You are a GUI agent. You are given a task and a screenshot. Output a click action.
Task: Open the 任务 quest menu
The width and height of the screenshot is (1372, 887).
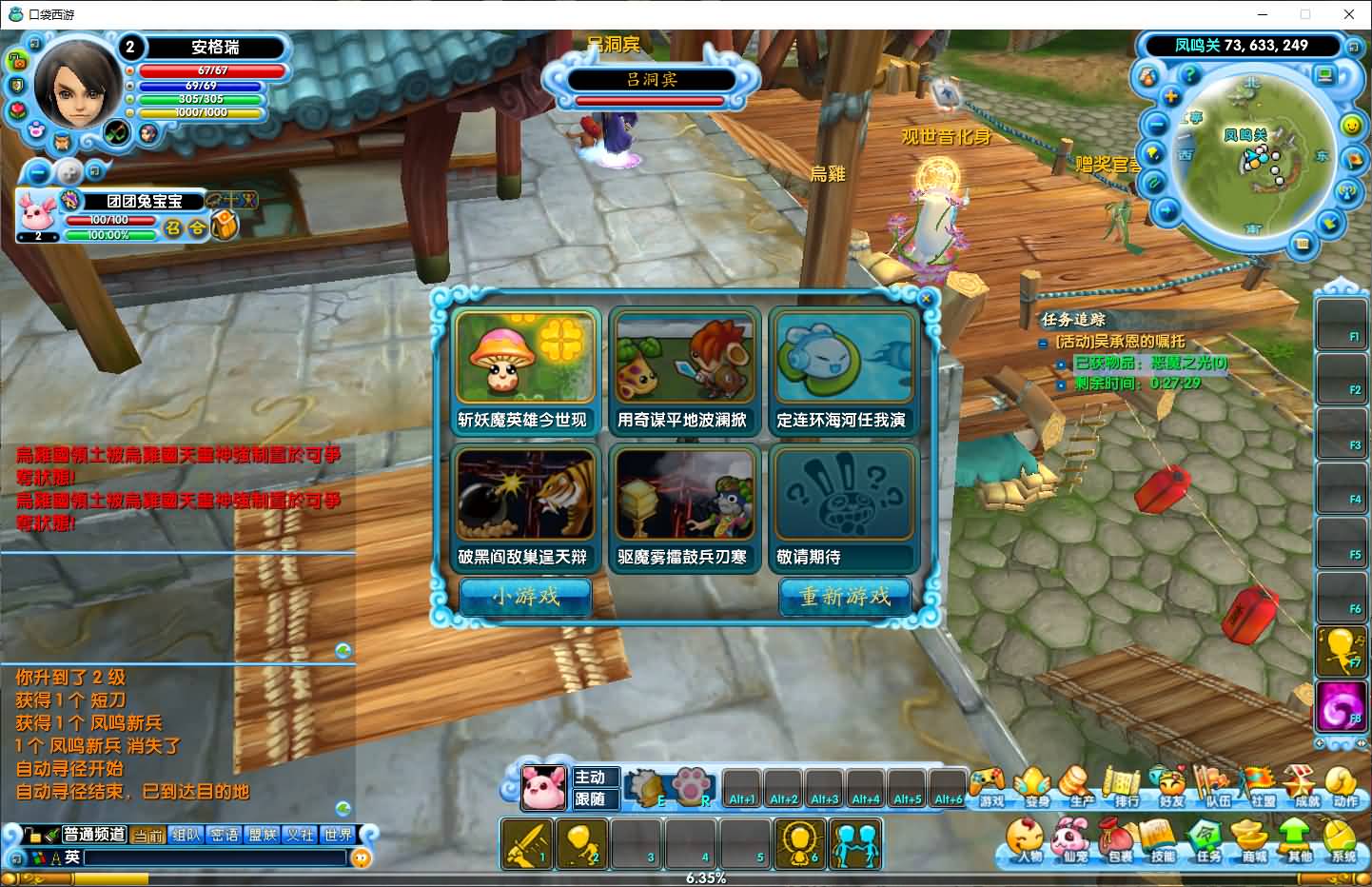coord(1208,842)
